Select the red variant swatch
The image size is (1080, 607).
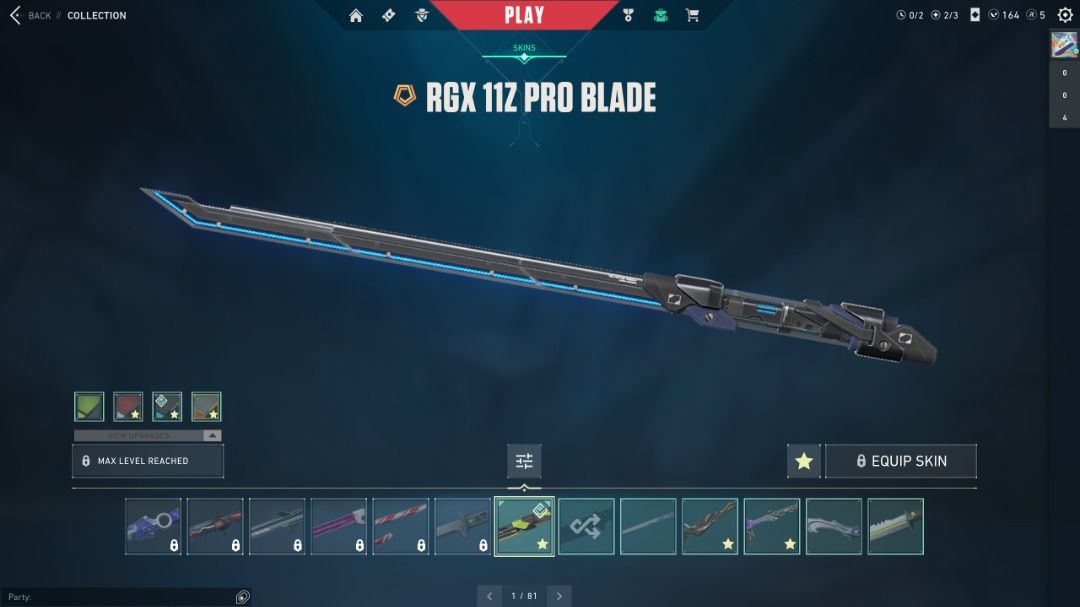coord(128,406)
